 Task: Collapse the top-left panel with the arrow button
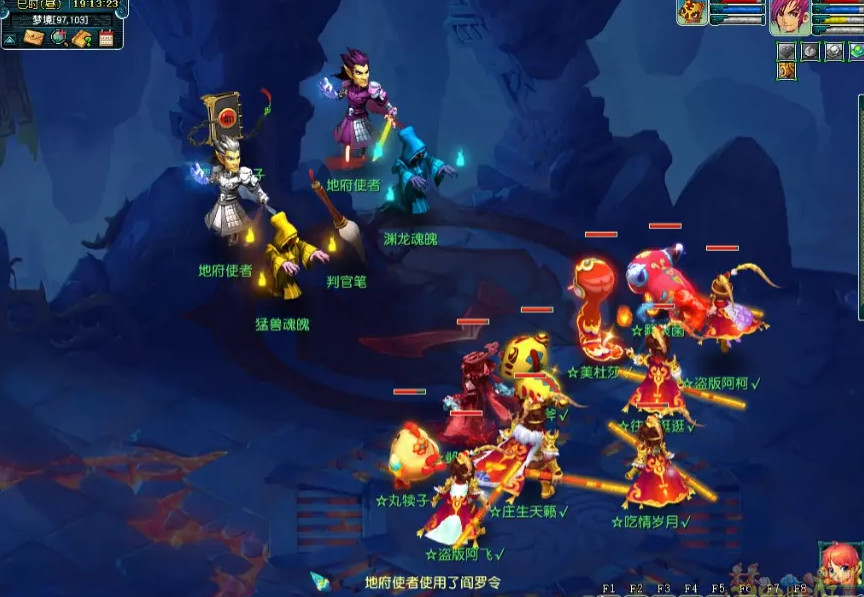click(10, 39)
